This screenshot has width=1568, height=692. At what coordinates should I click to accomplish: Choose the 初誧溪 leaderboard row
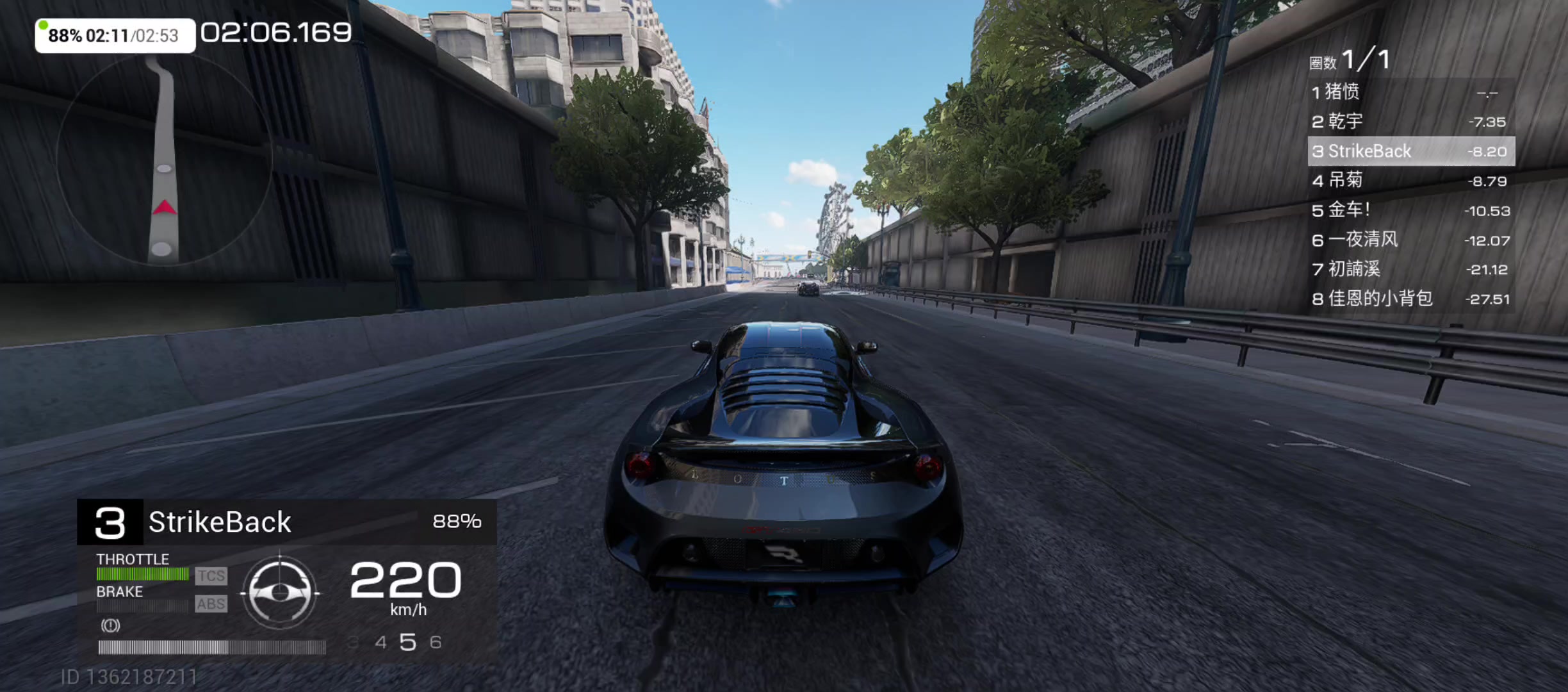[x=1410, y=269]
